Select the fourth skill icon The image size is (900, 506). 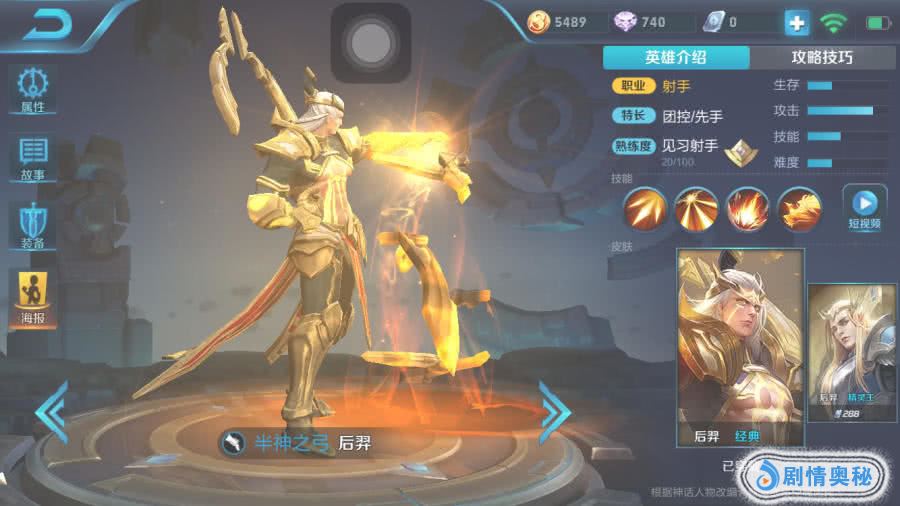click(x=799, y=209)
